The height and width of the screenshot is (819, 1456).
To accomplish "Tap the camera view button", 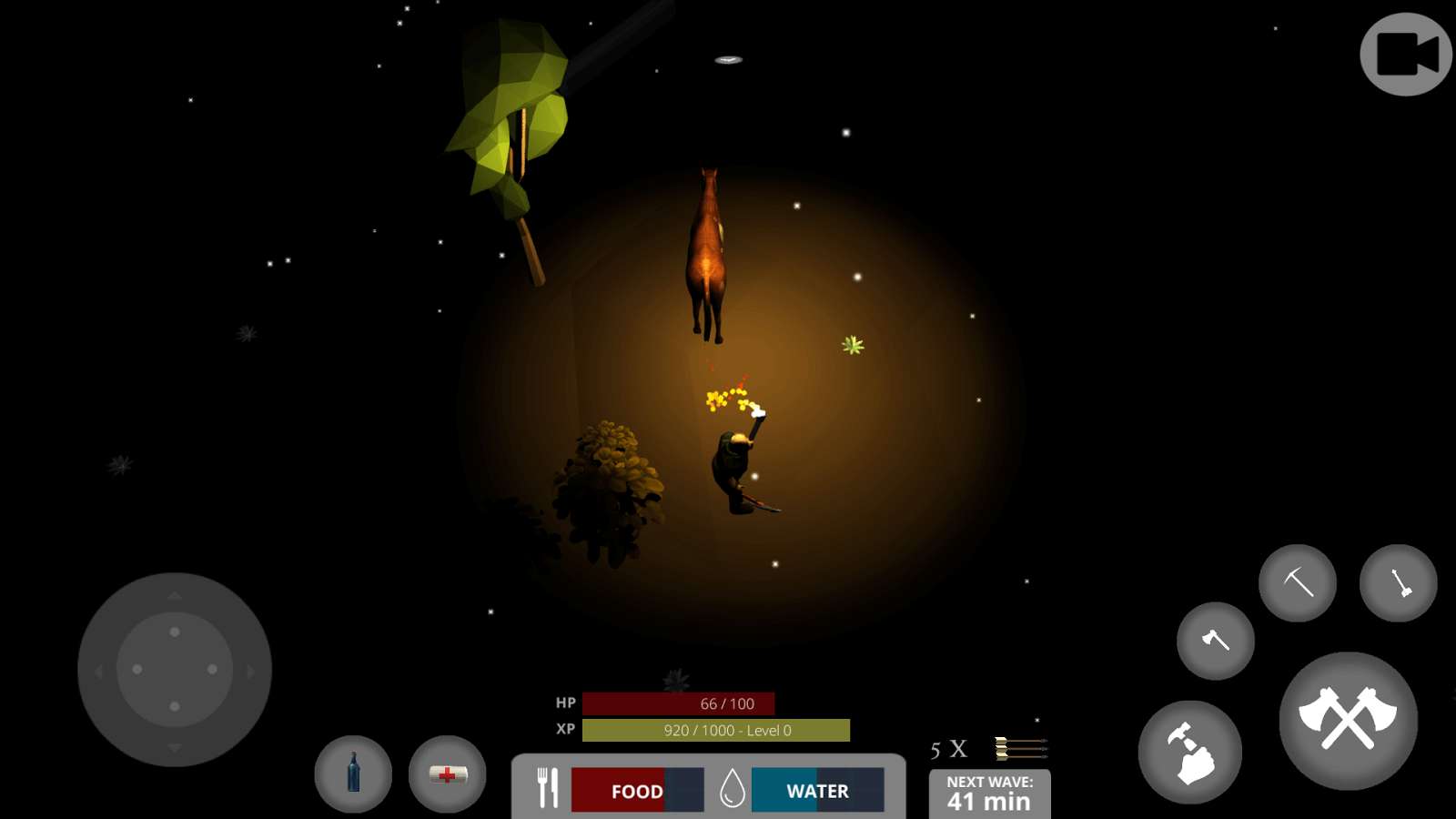I will (1405, 55).
